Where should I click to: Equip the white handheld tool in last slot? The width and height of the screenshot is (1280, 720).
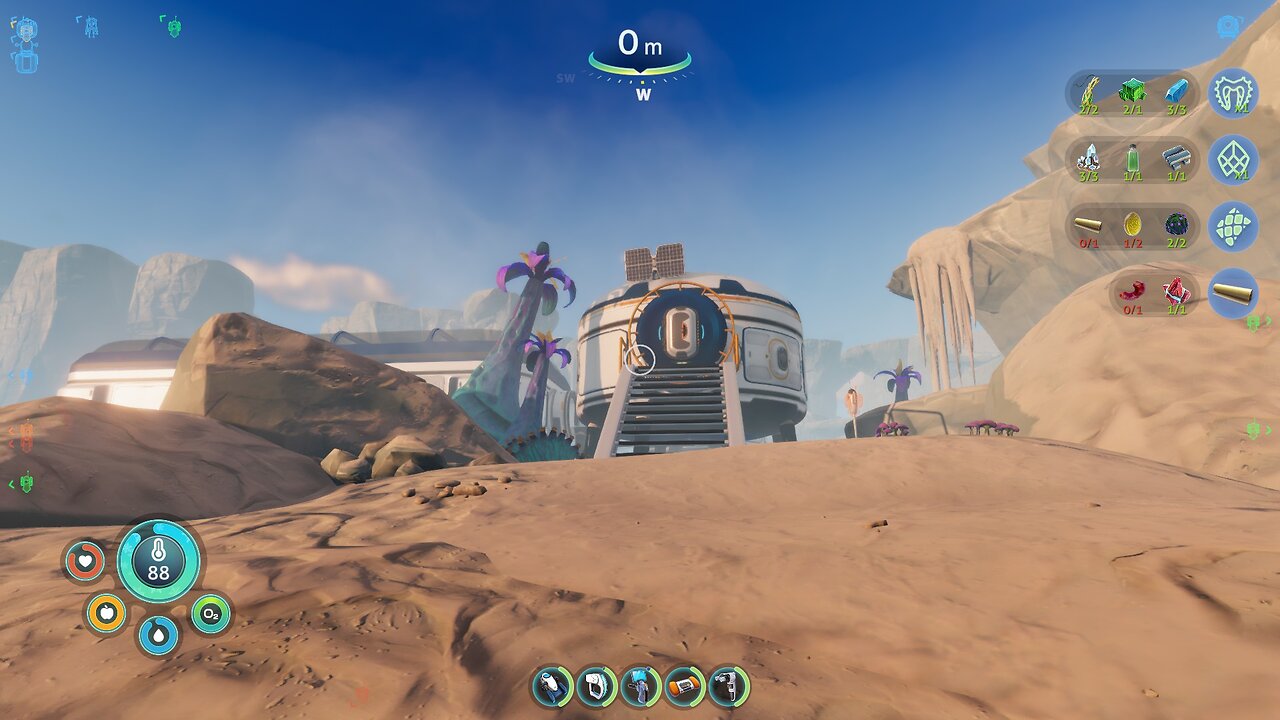coord(728,687)
